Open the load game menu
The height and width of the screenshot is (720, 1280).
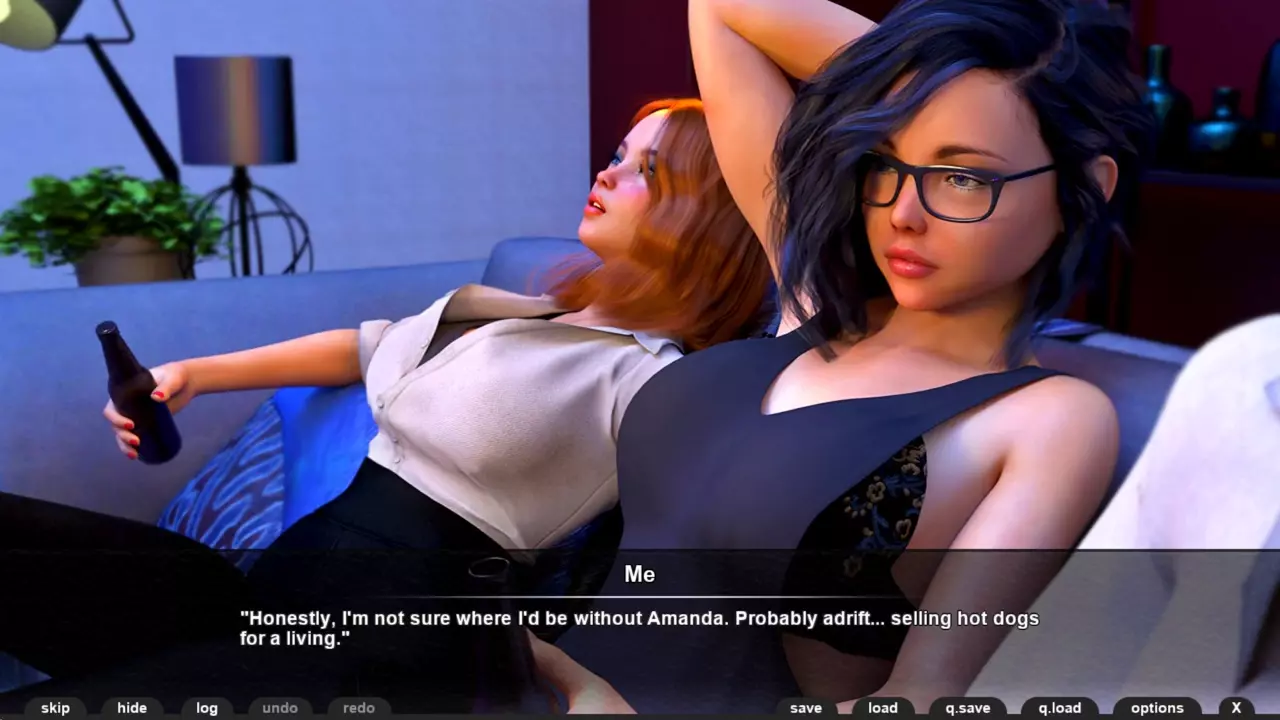click(883, 708)
